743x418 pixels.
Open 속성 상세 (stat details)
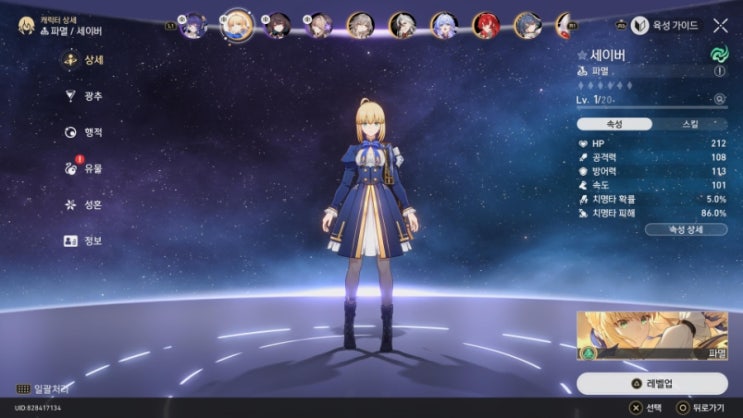(685, 229)
